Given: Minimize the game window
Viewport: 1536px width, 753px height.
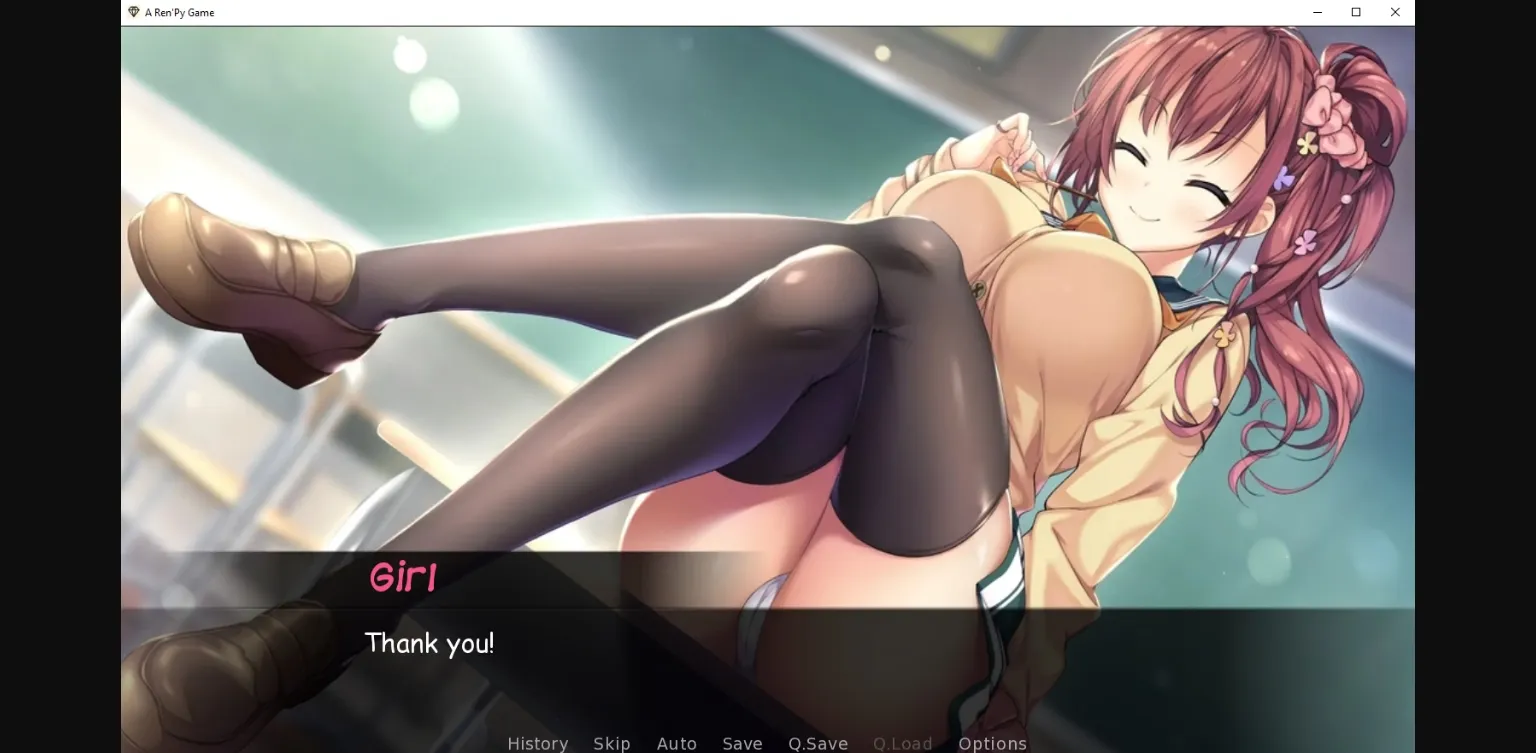Looking at the screenshot, I should tap(1316, 12).
